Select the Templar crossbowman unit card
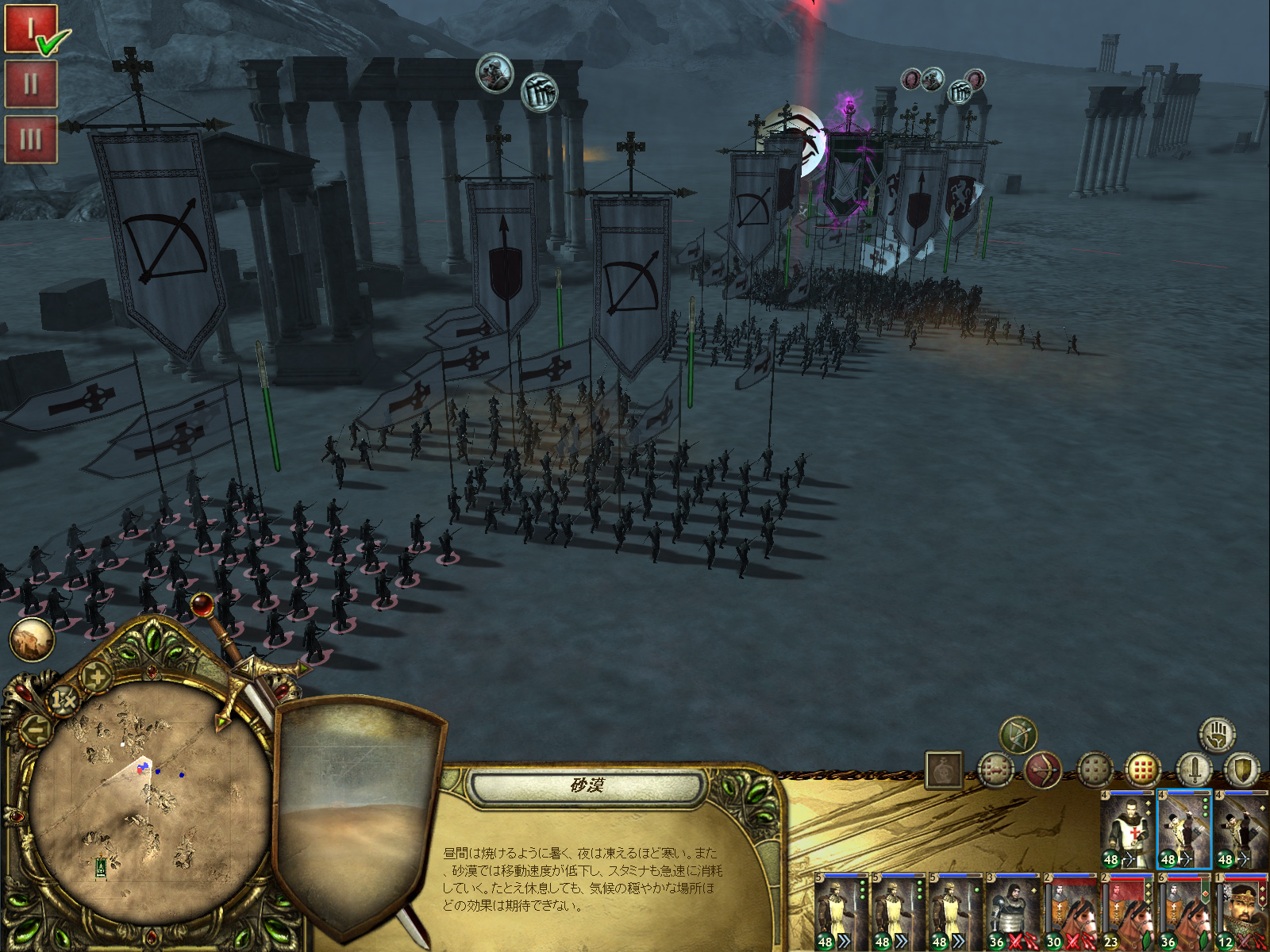The image size is (1270, 952). 1126,830
